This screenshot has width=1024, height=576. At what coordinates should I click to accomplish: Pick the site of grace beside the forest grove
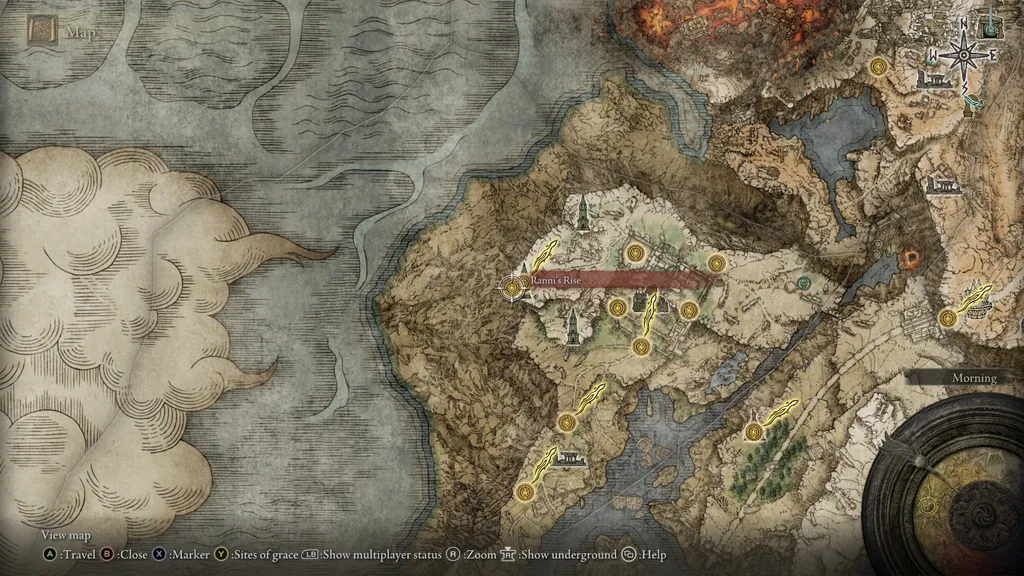click(753, 431)
